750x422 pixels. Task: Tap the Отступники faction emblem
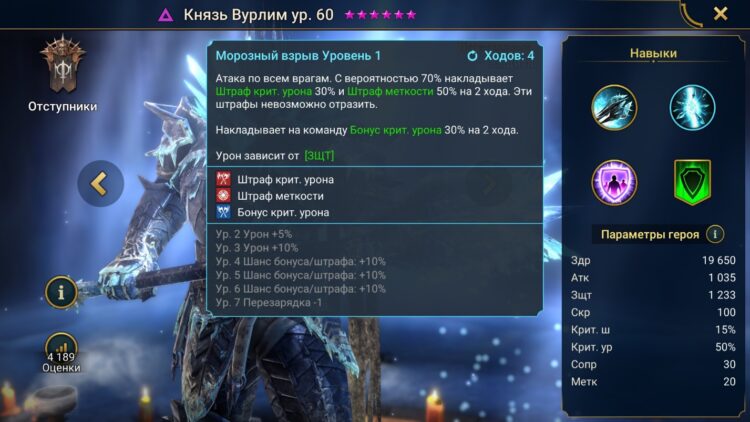tap(60, 68)
